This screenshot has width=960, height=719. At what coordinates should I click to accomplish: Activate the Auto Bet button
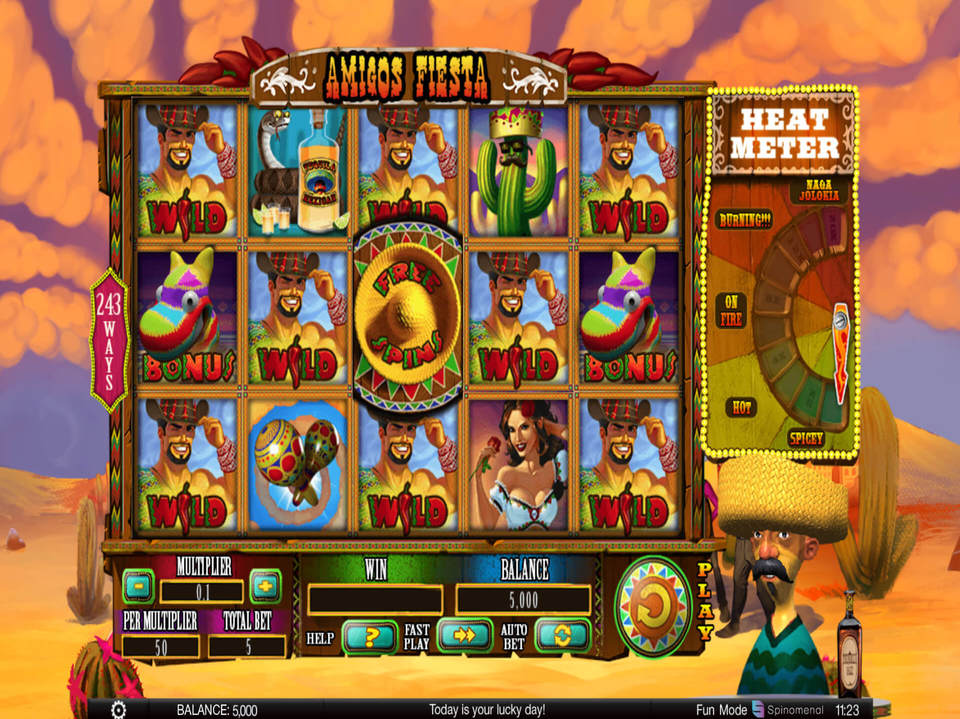(562, 636)
